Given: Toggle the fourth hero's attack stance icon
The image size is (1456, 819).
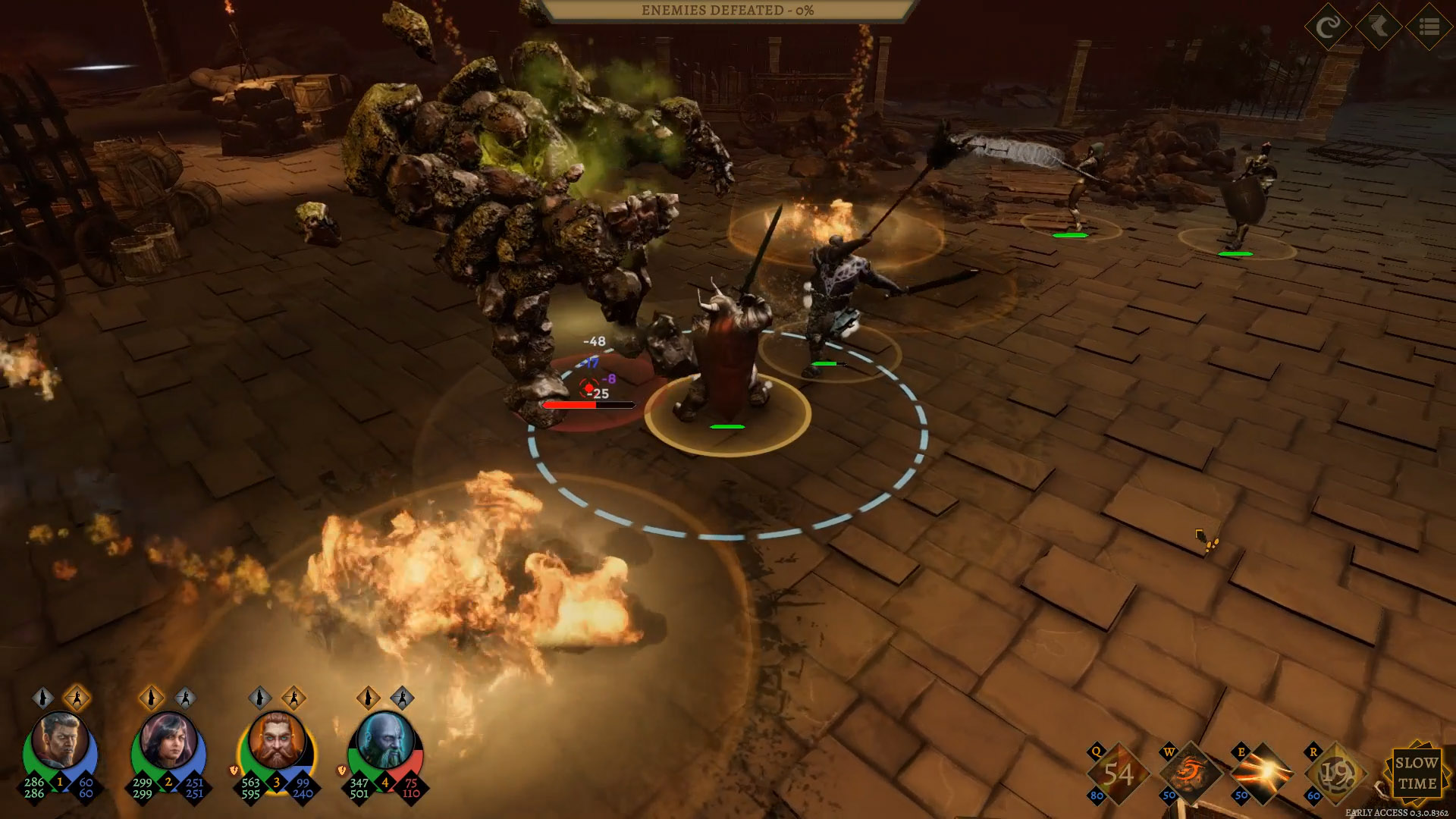Looking at the screenshot, I should tap(403, 698).
